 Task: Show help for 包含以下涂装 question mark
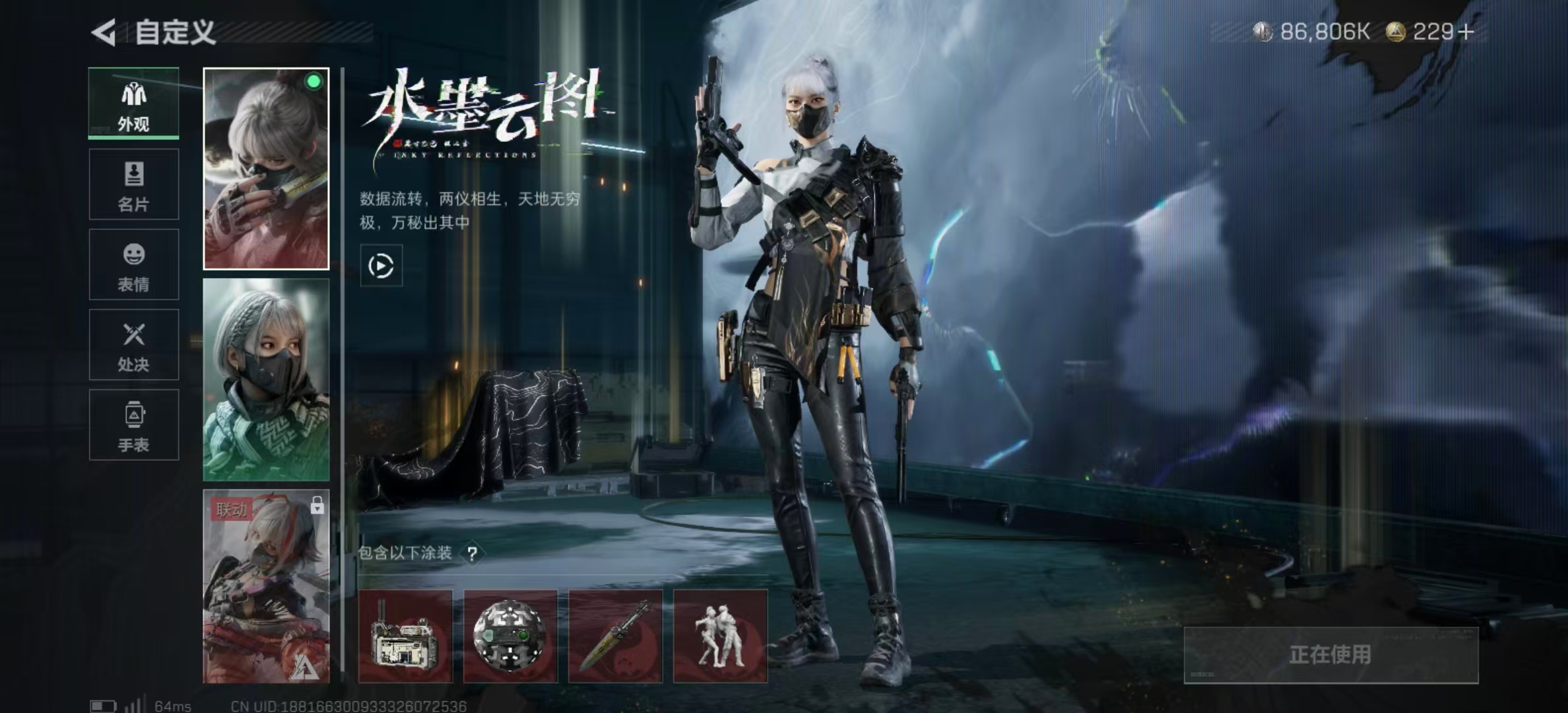coord(472,553)
